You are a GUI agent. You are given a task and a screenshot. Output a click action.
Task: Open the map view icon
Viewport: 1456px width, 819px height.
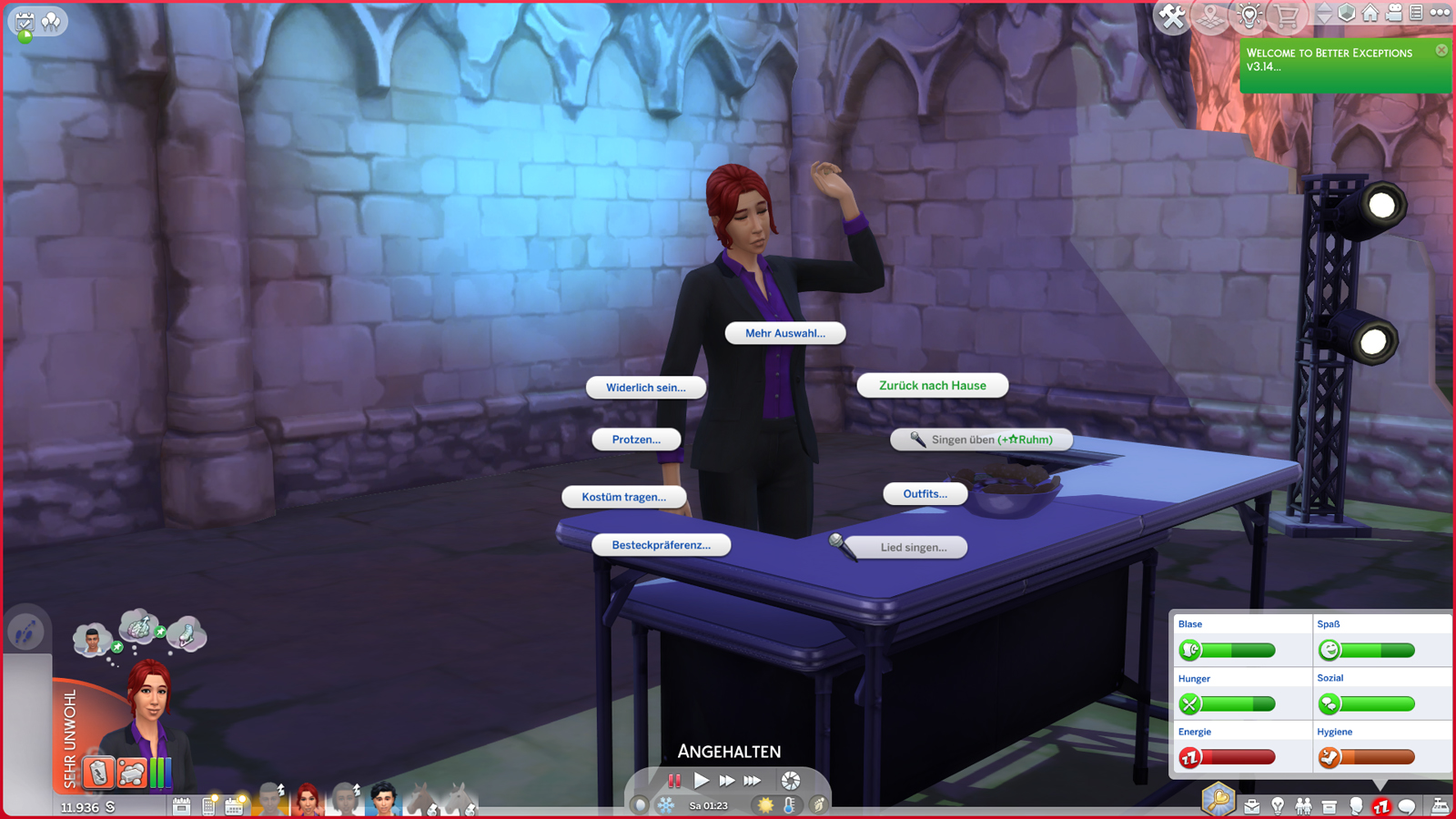(x=1209, y=14)
